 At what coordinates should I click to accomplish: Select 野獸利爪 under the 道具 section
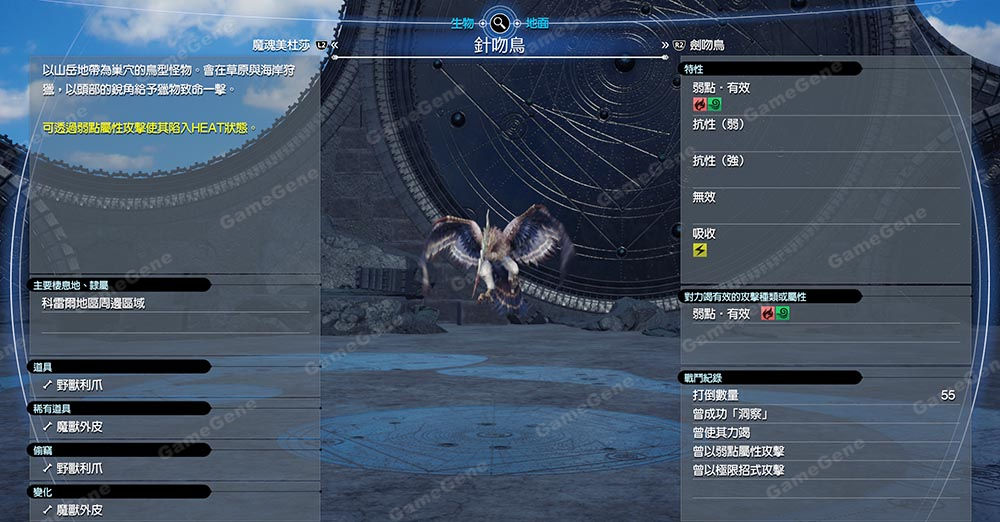coord(79,384)
